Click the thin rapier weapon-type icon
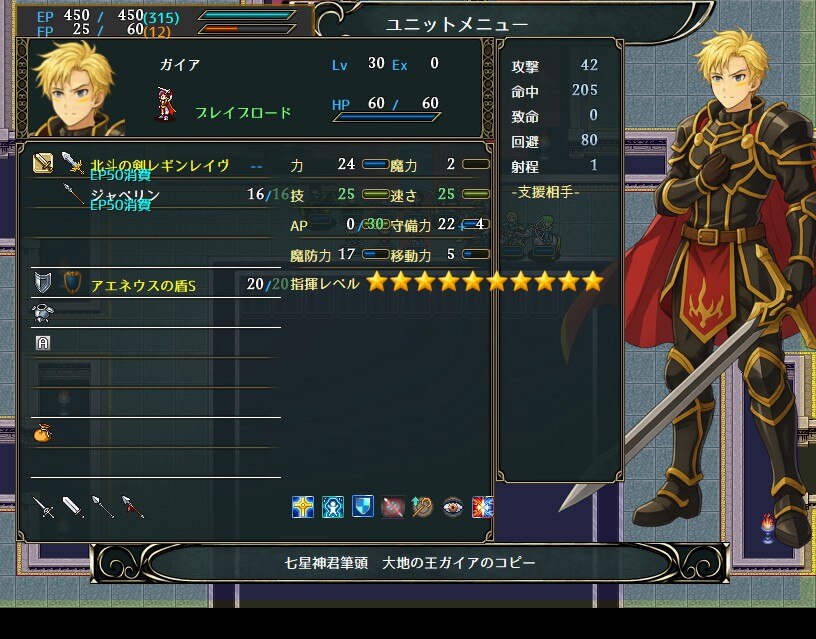Image resolution: width=816 pixels, height=639 pixels. pyautogui.click(x=43, y=507)
